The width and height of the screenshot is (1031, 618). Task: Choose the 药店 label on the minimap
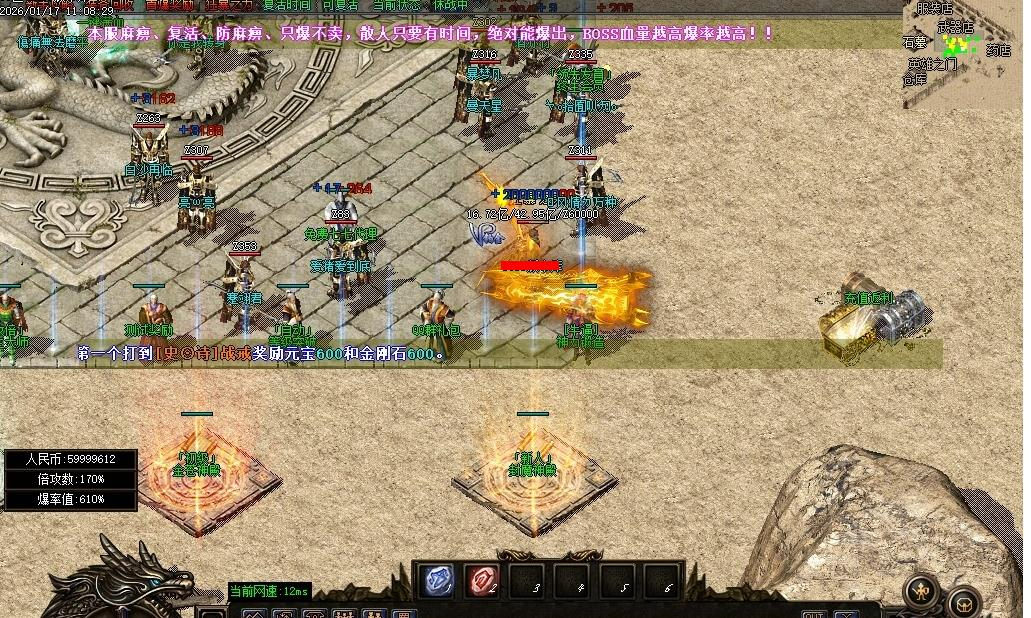tap(997, 50)
